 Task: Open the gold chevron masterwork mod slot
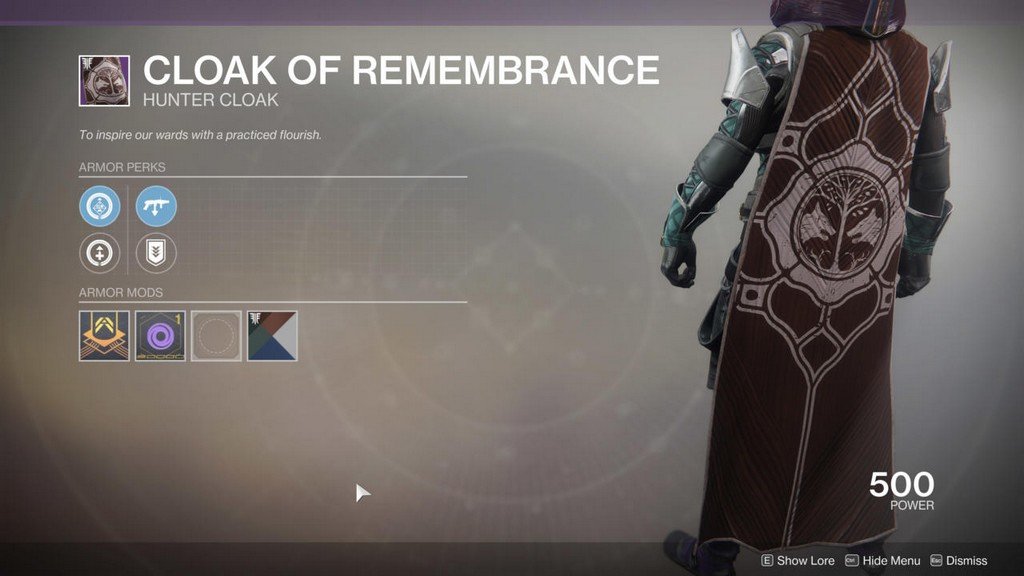pos(104,335)
